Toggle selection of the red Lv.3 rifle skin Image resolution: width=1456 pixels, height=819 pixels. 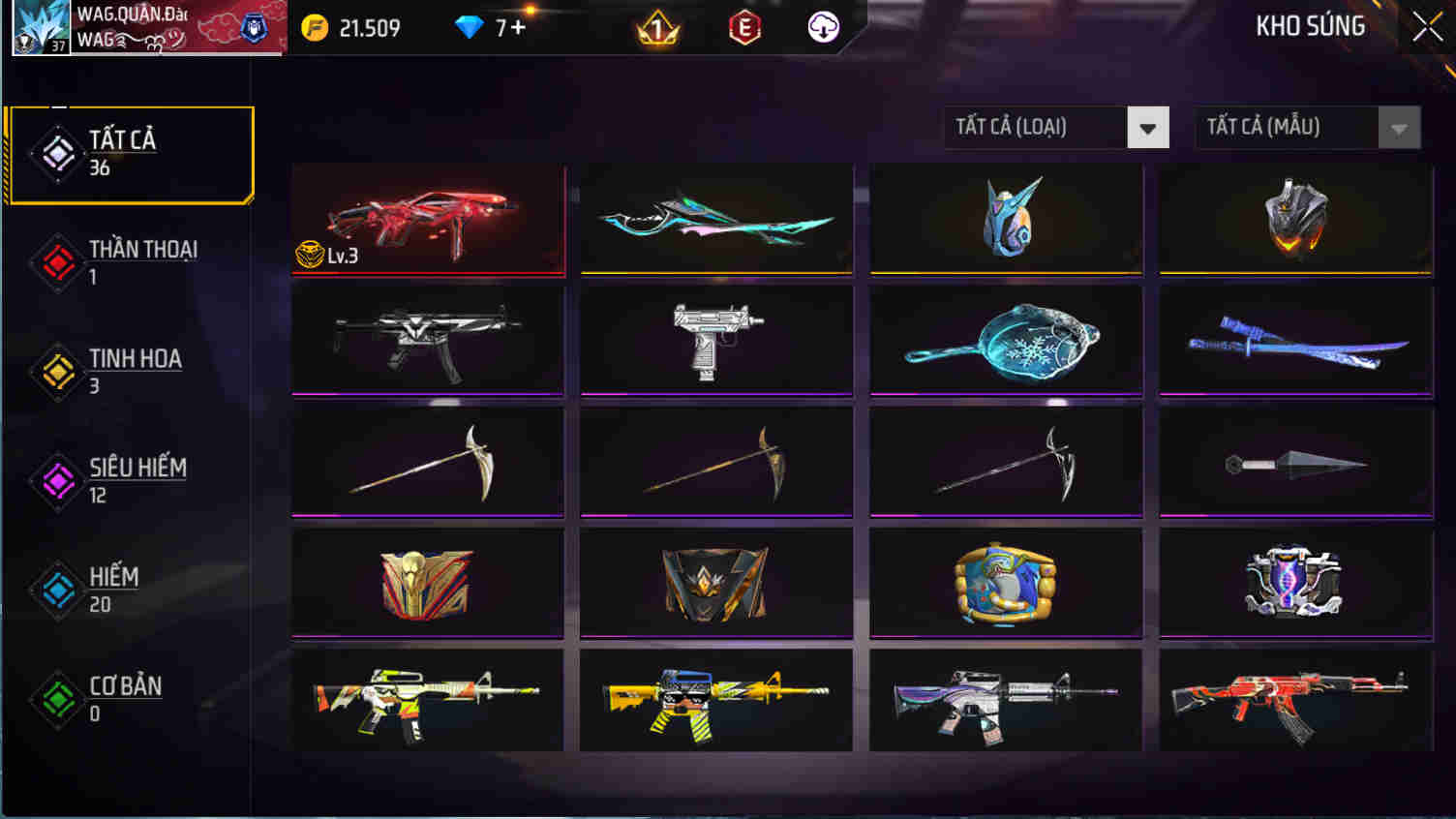coord(427,221)
